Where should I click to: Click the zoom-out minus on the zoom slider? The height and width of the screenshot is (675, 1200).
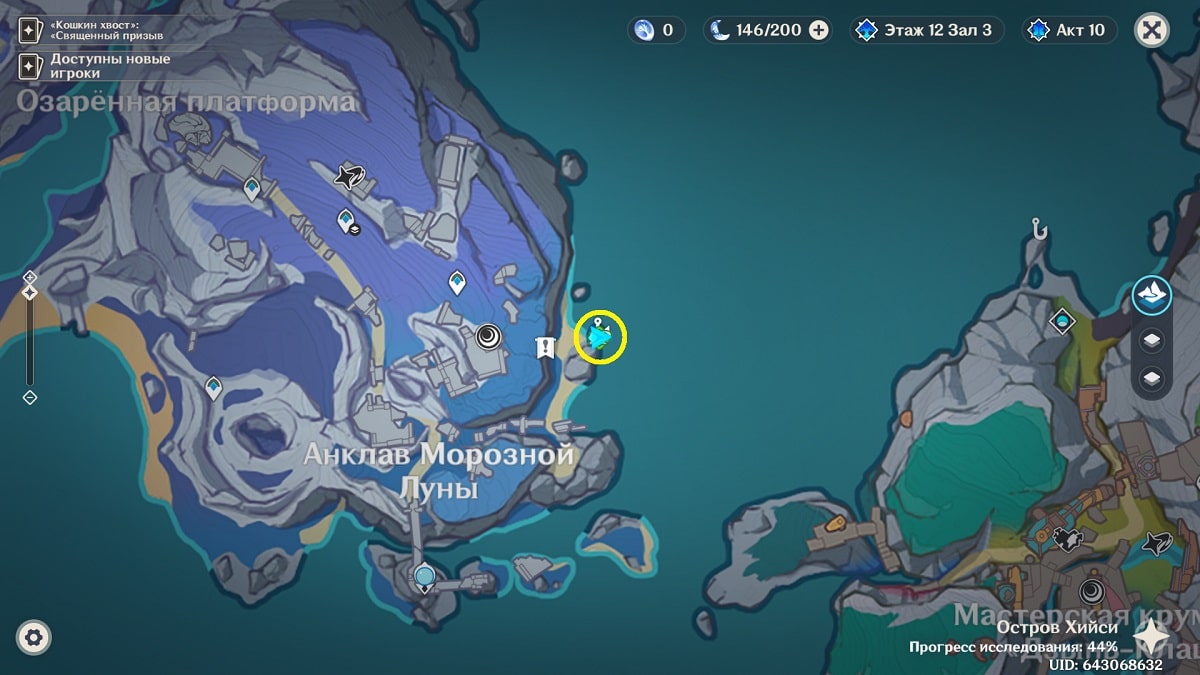tap(30, 397)
